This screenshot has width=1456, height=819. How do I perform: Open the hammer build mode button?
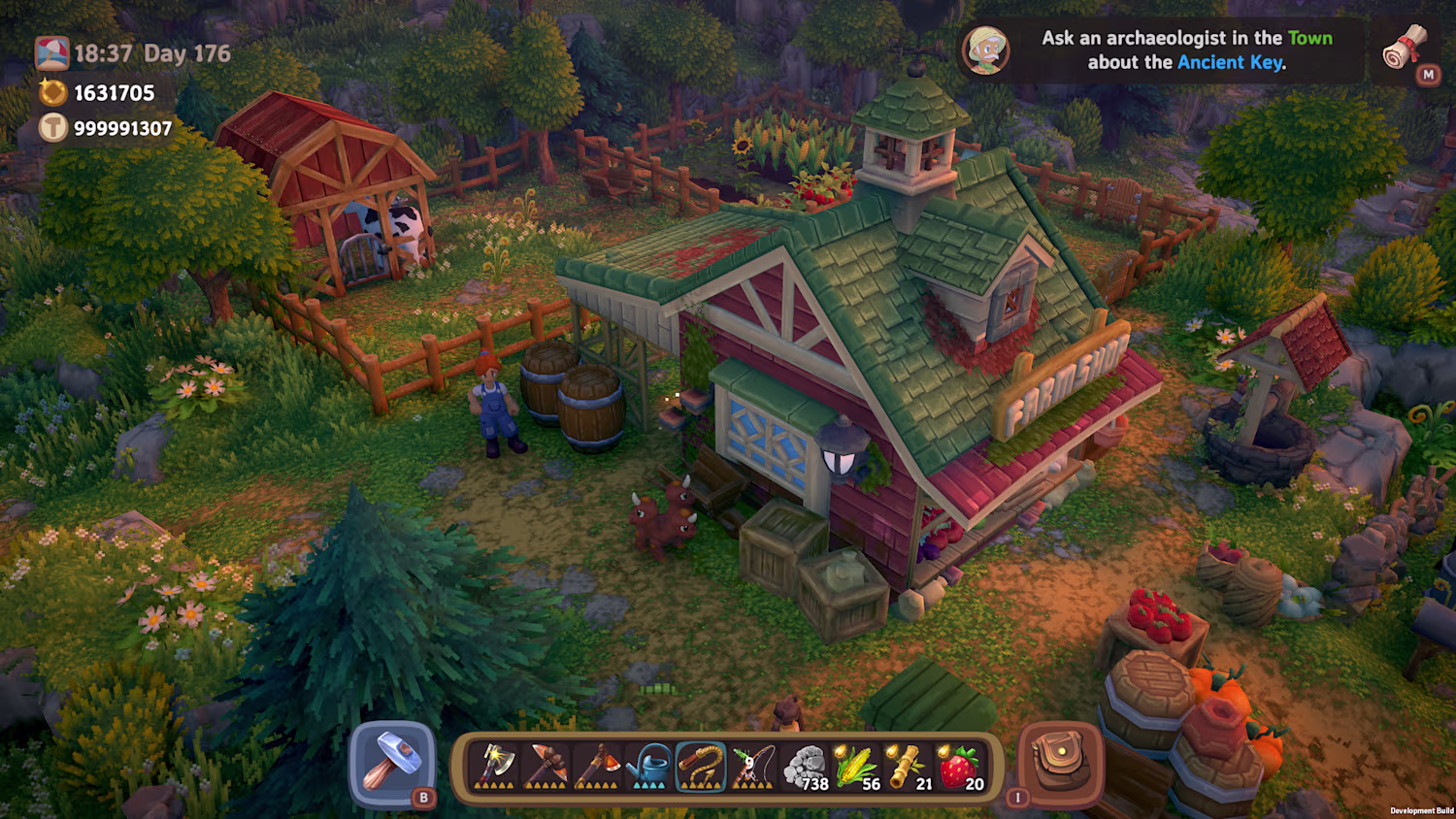393,763
